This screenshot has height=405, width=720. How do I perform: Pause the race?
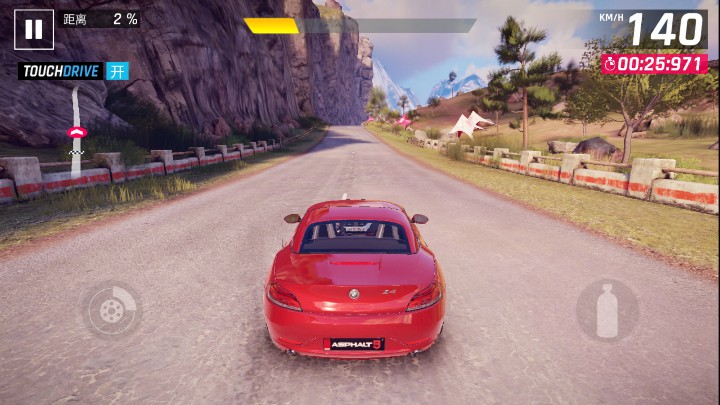[34, 29]
